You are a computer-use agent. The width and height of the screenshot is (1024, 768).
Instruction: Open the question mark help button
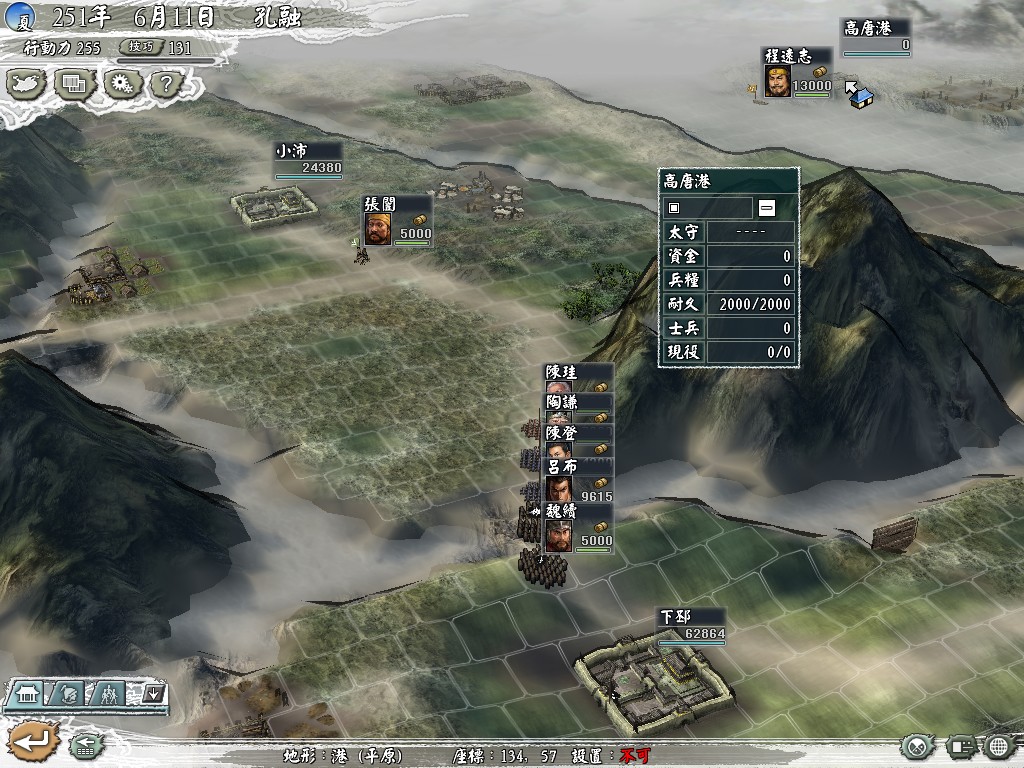pos(165,83)
